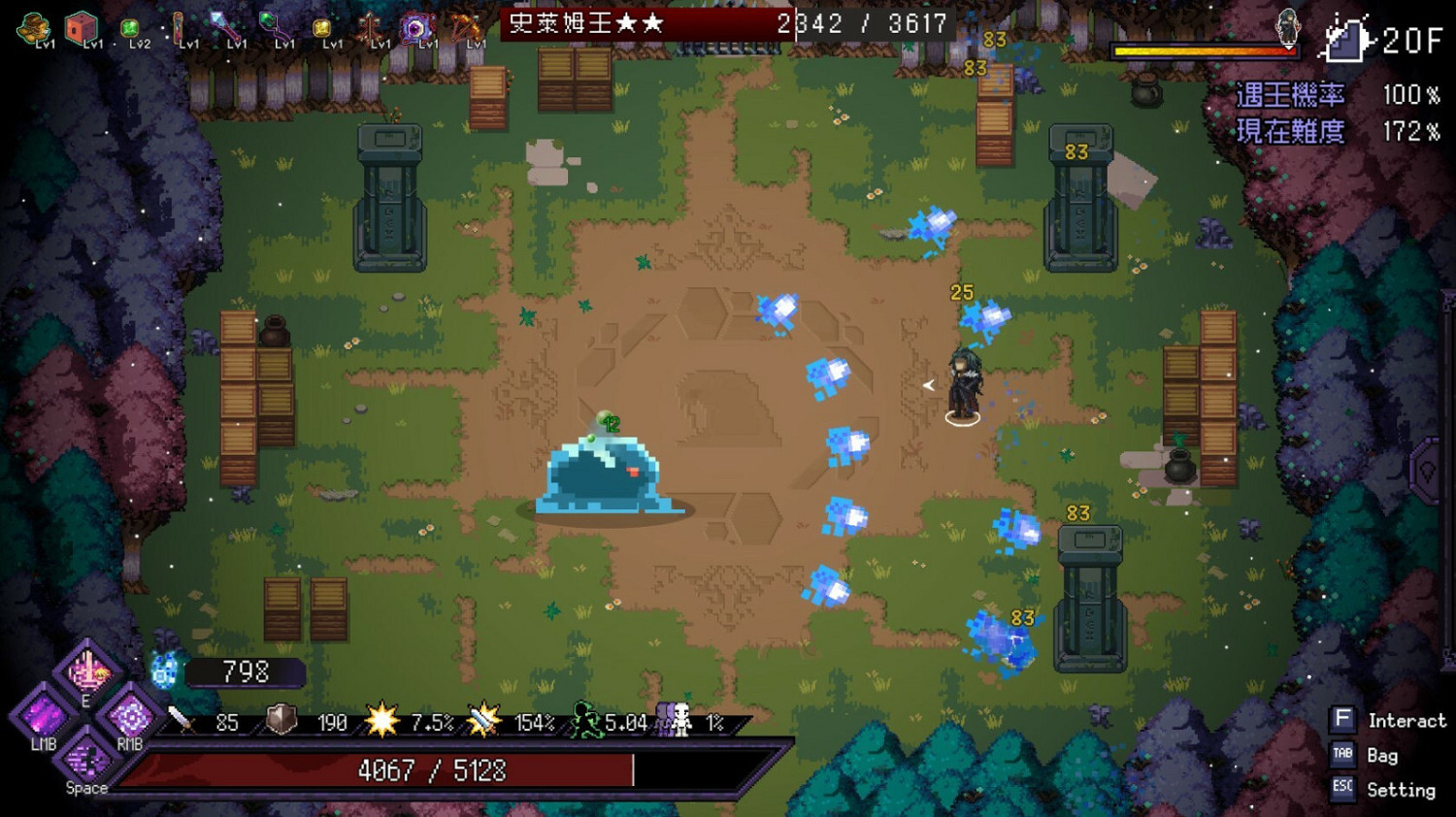
Task: Open the Bag via the TAB button
Action: (x=1343, y=755)
